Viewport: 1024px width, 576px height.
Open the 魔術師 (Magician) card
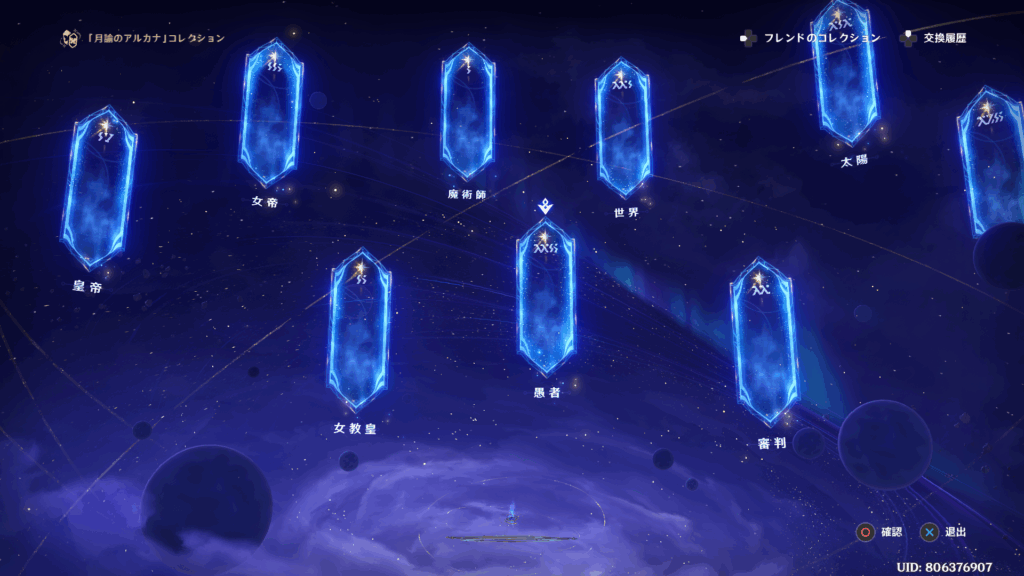(467, 112)
